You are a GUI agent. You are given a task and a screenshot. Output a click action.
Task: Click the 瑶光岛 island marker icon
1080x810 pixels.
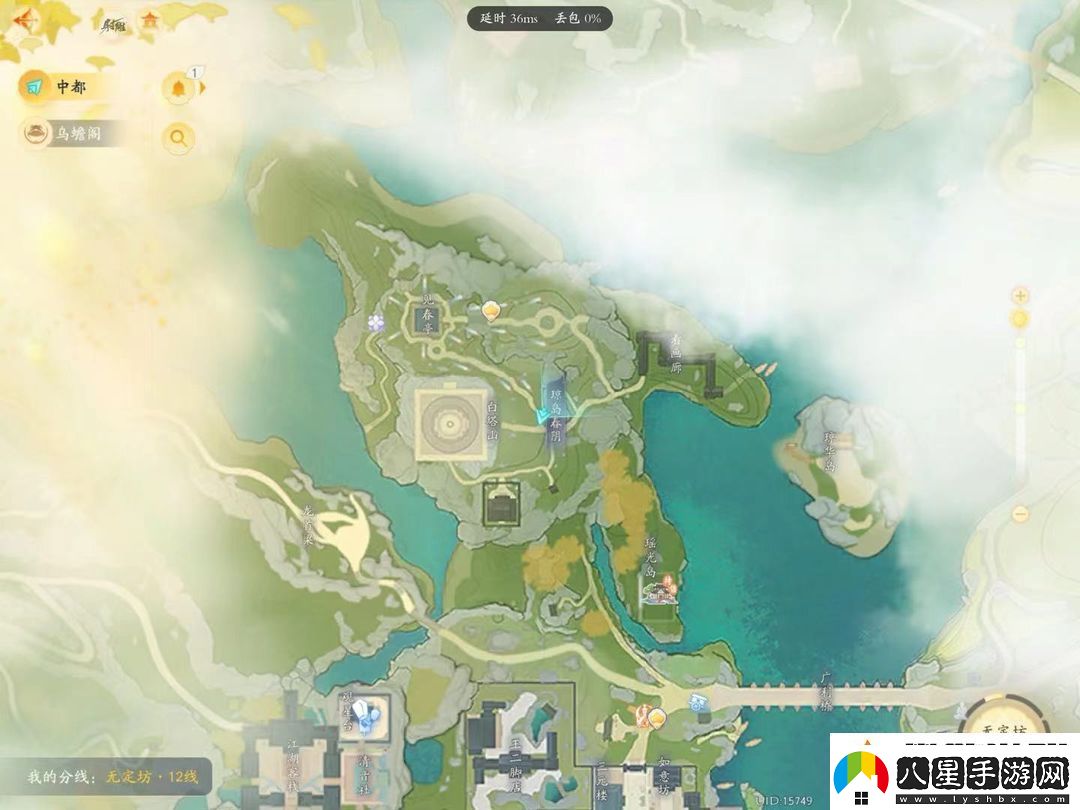(x=661, y=592)
